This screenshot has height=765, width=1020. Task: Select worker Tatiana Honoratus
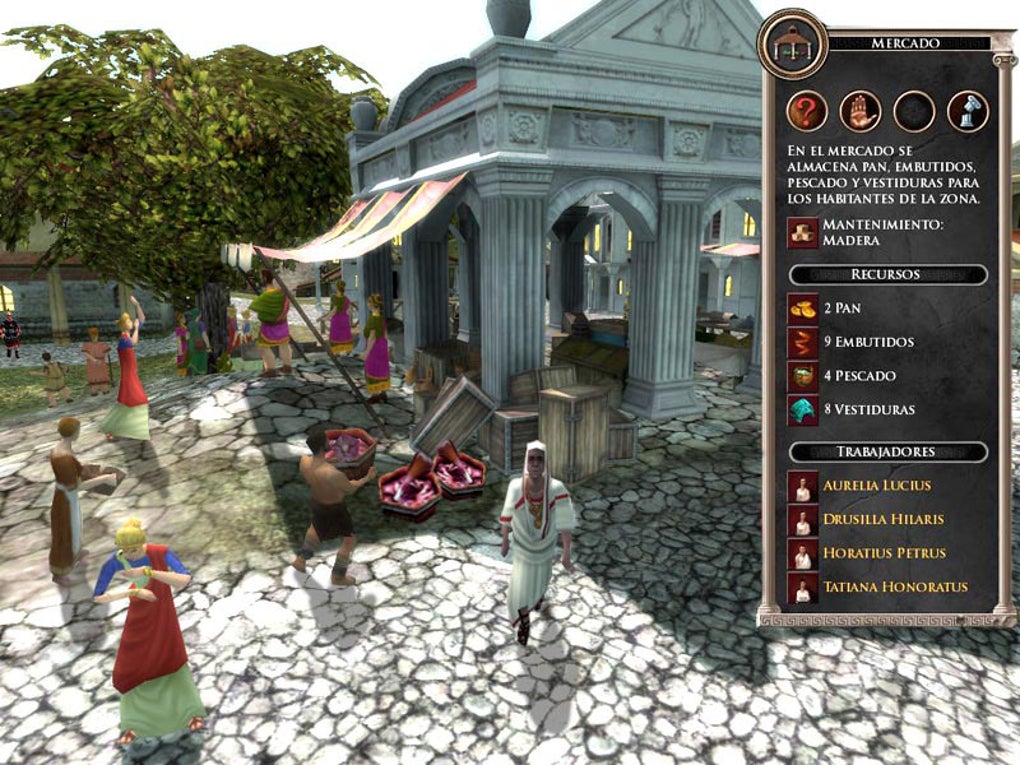pos(895,587)
